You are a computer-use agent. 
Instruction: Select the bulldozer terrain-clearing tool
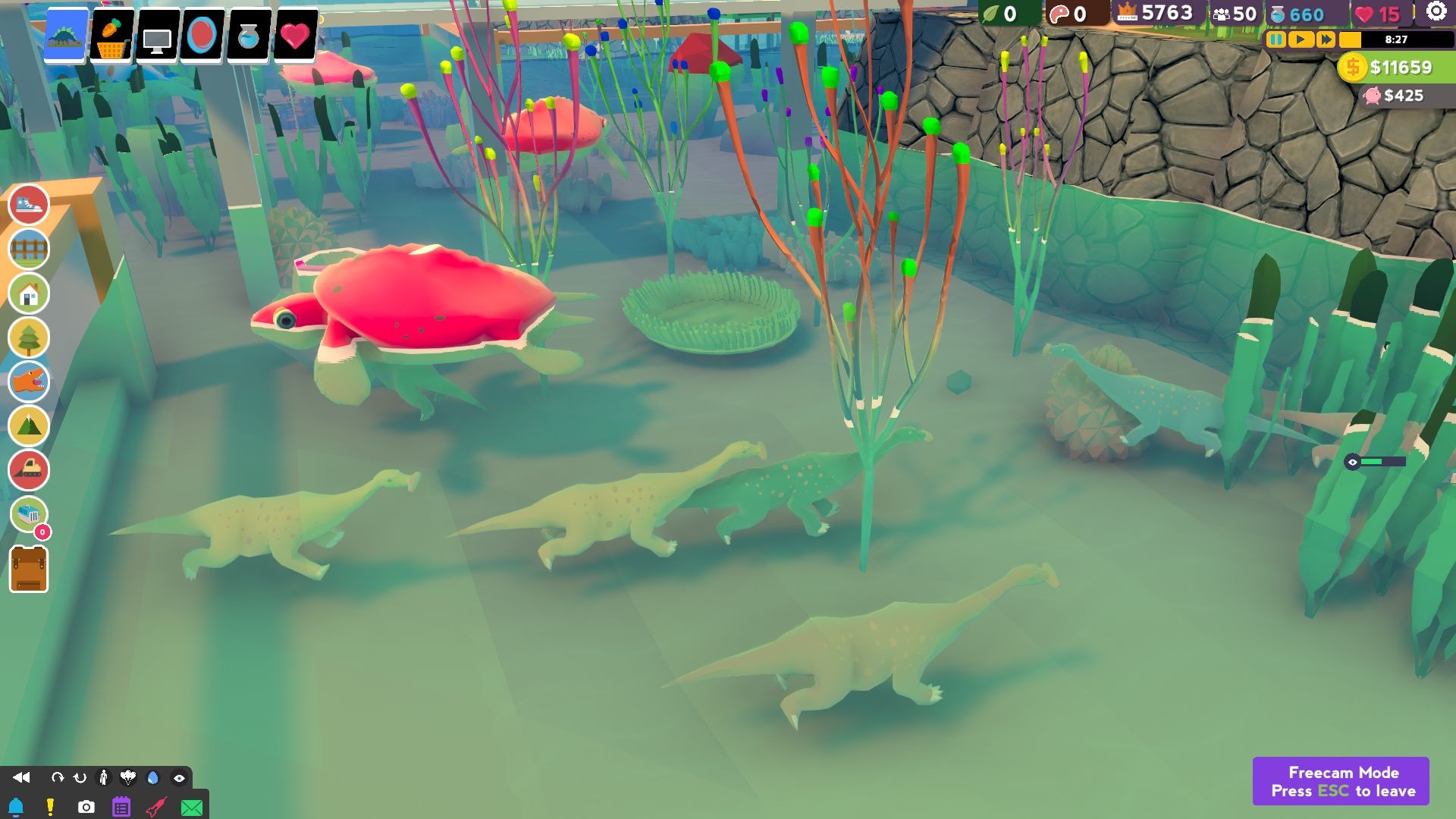(x=28, y=471)
